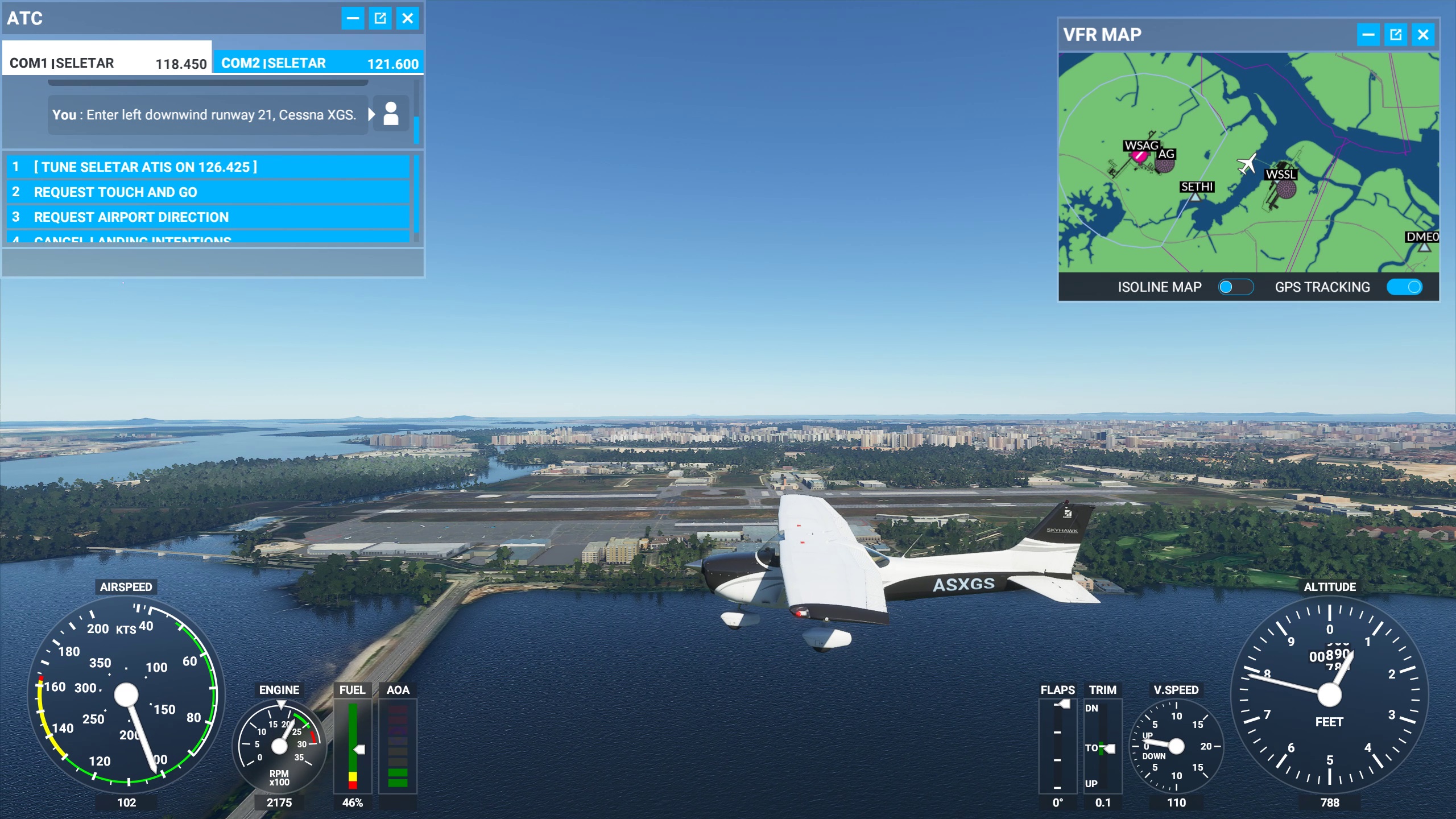Choose Tune Seletar ATIS on 126.425
Image resolution: width=1456 pixels, height=819 pixels.
tap(208, 167)
